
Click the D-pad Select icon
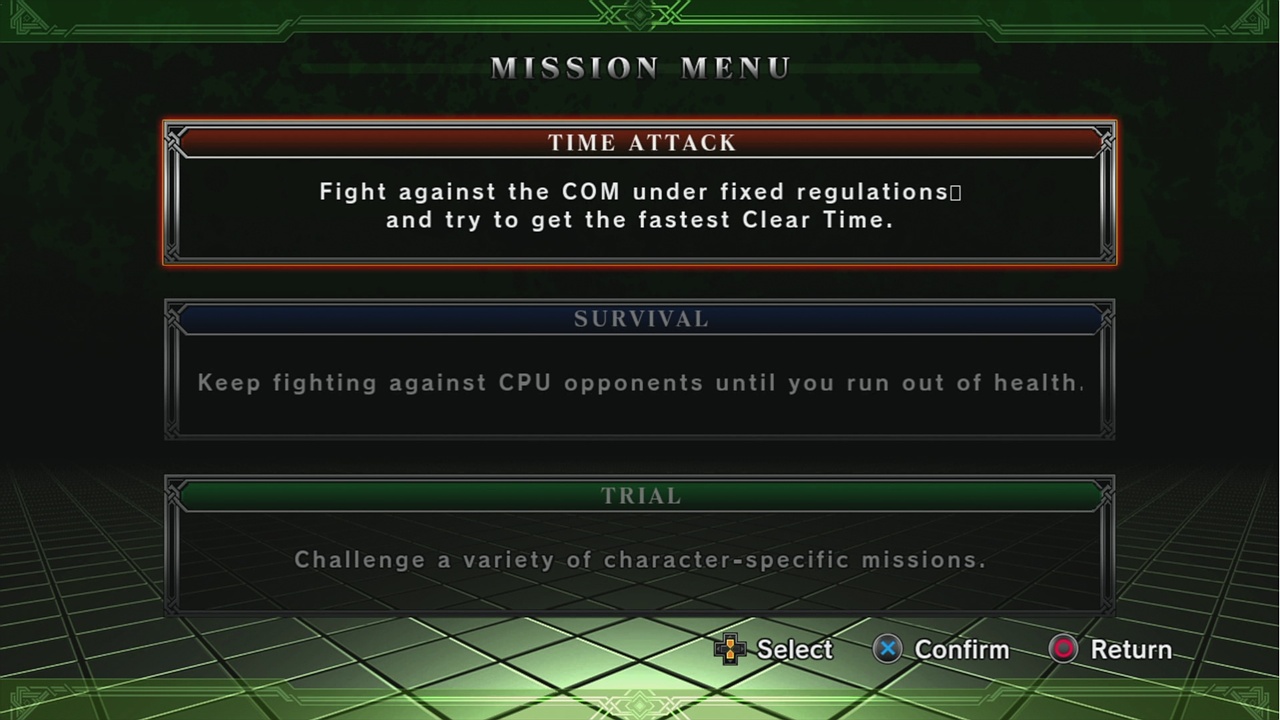point(730,649)
